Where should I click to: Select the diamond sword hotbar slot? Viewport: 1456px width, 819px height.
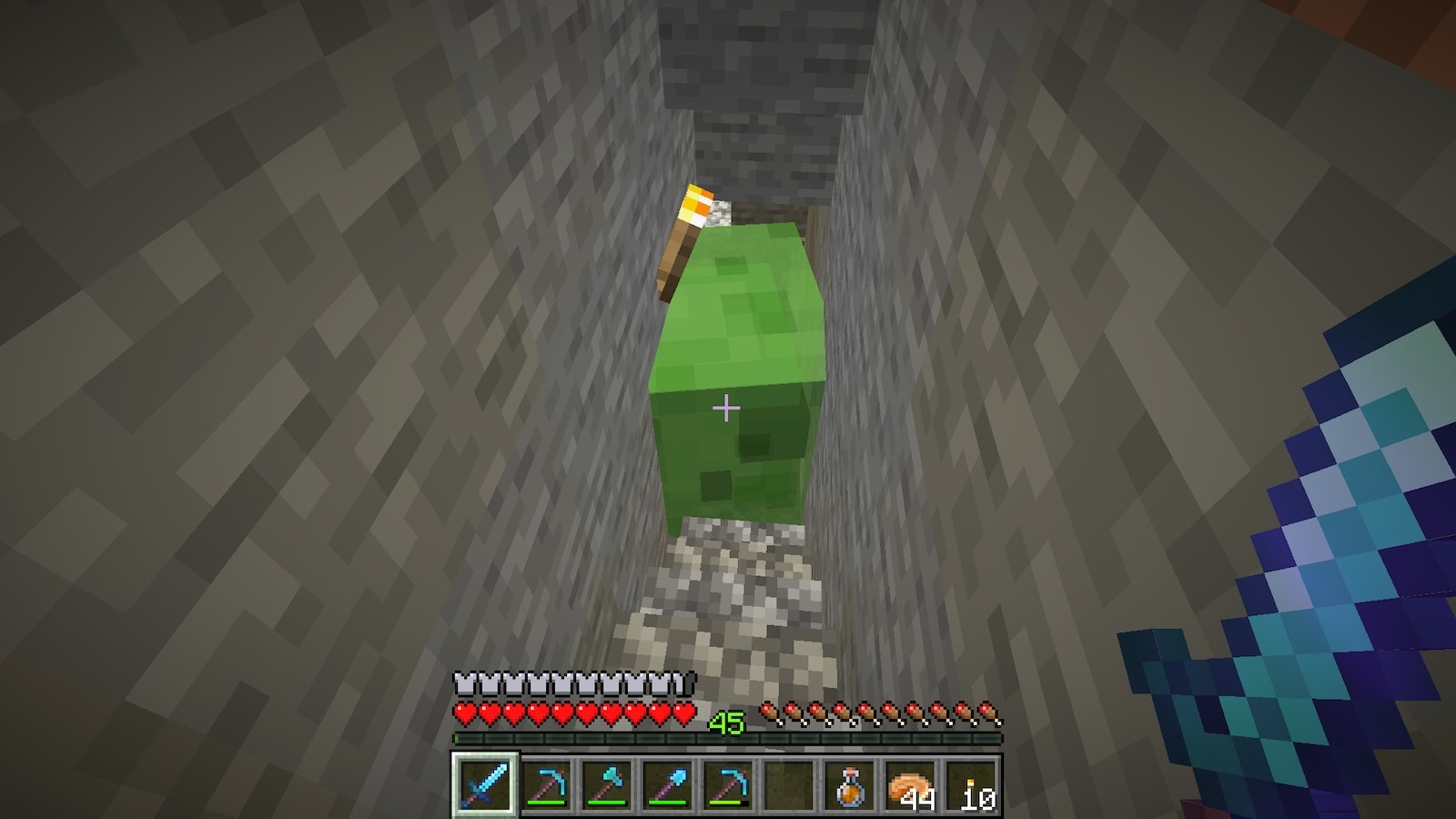tap(484, 784)
